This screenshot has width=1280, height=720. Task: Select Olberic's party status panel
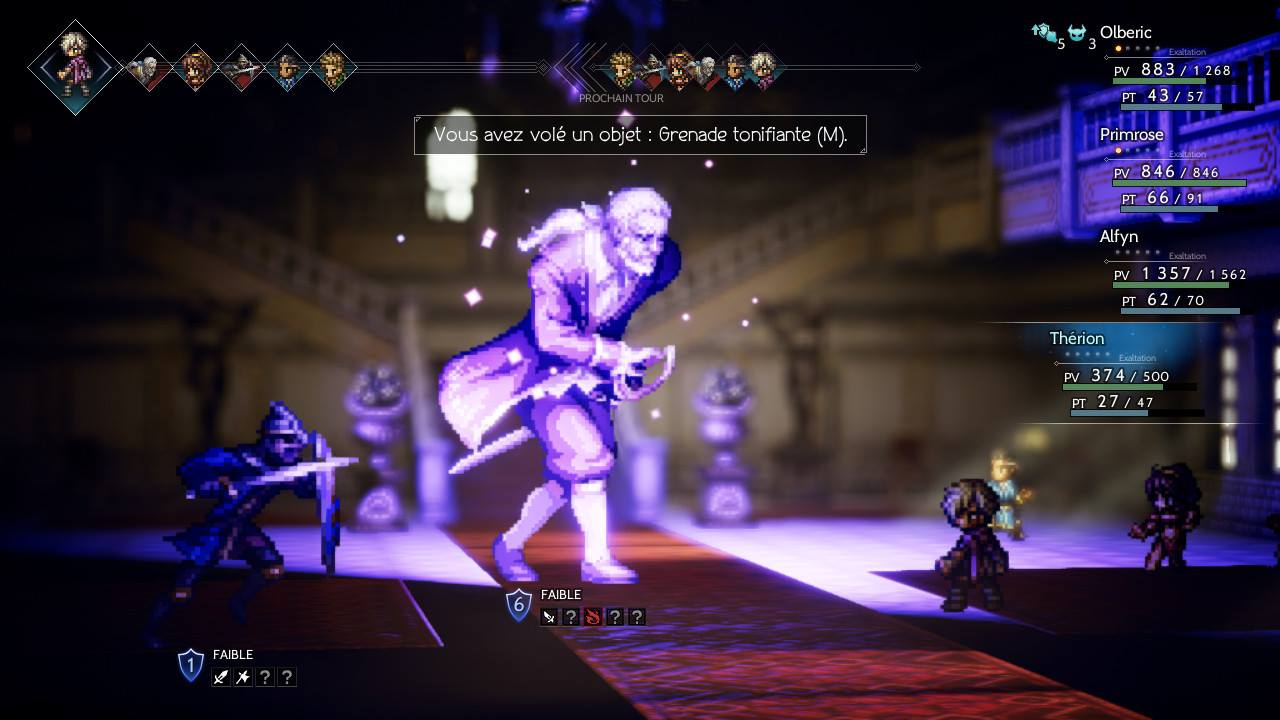click(1175, 70)
